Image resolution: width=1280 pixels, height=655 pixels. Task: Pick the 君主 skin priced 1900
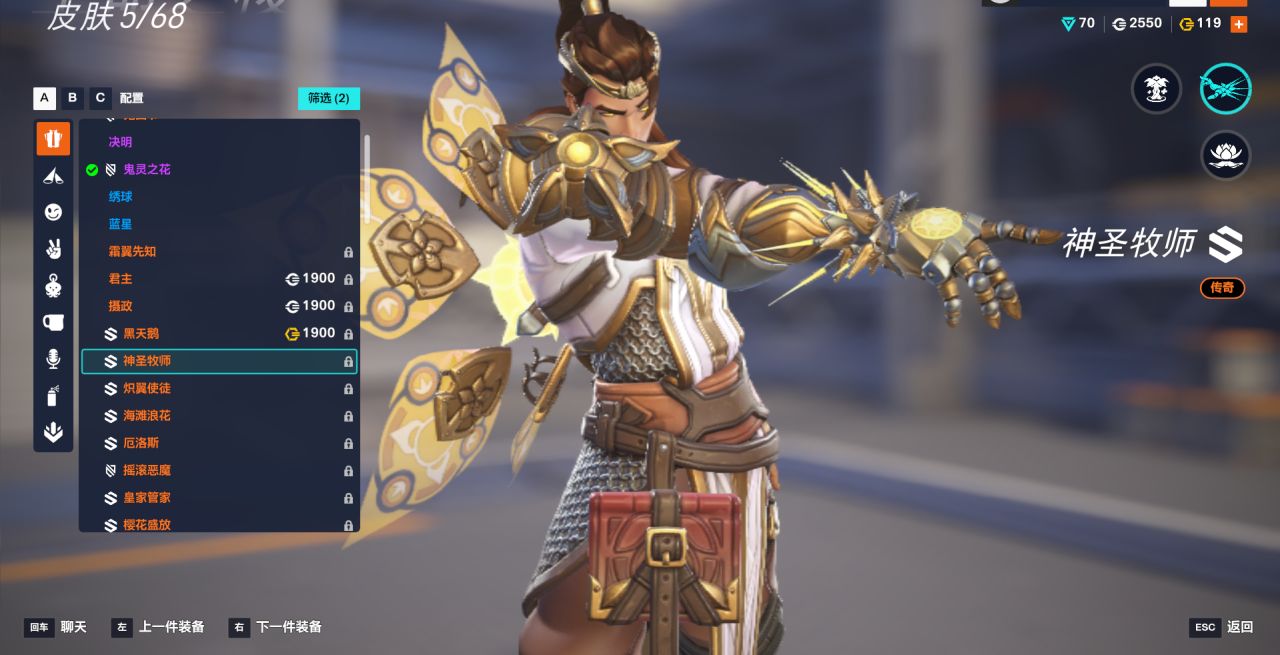coord(121,279)
